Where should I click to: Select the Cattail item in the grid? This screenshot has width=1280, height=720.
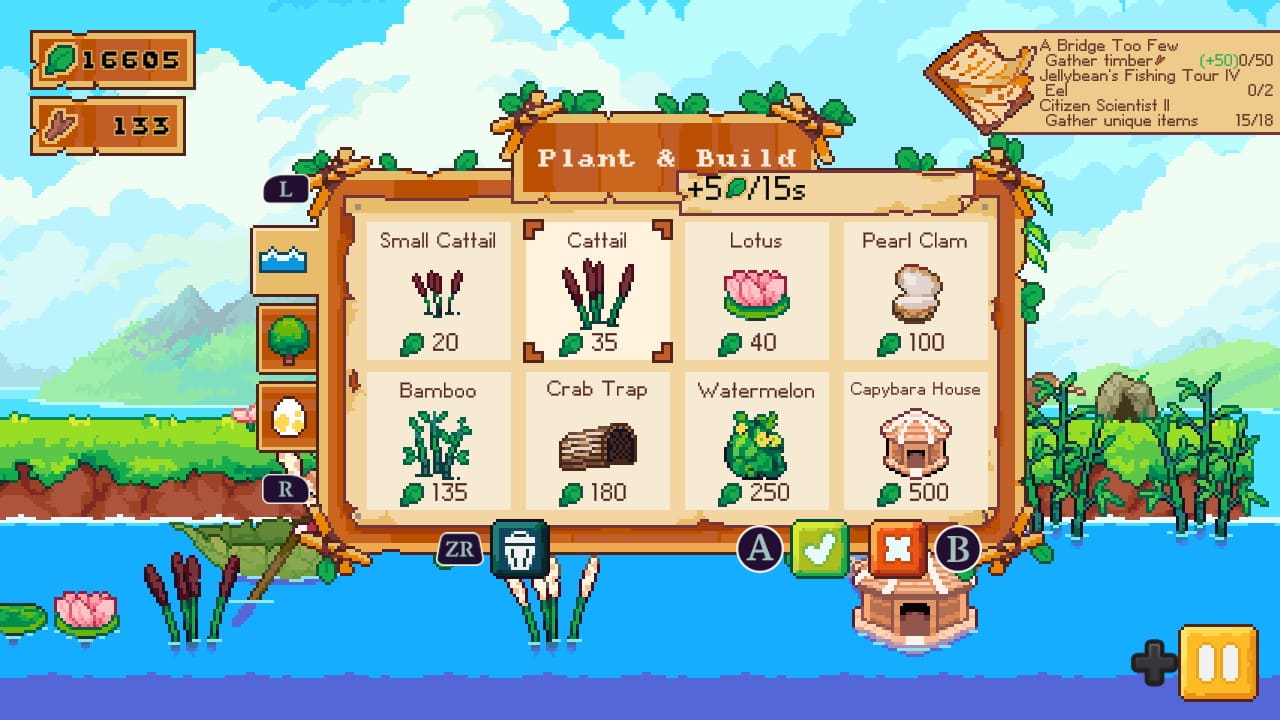coord(597,290)
